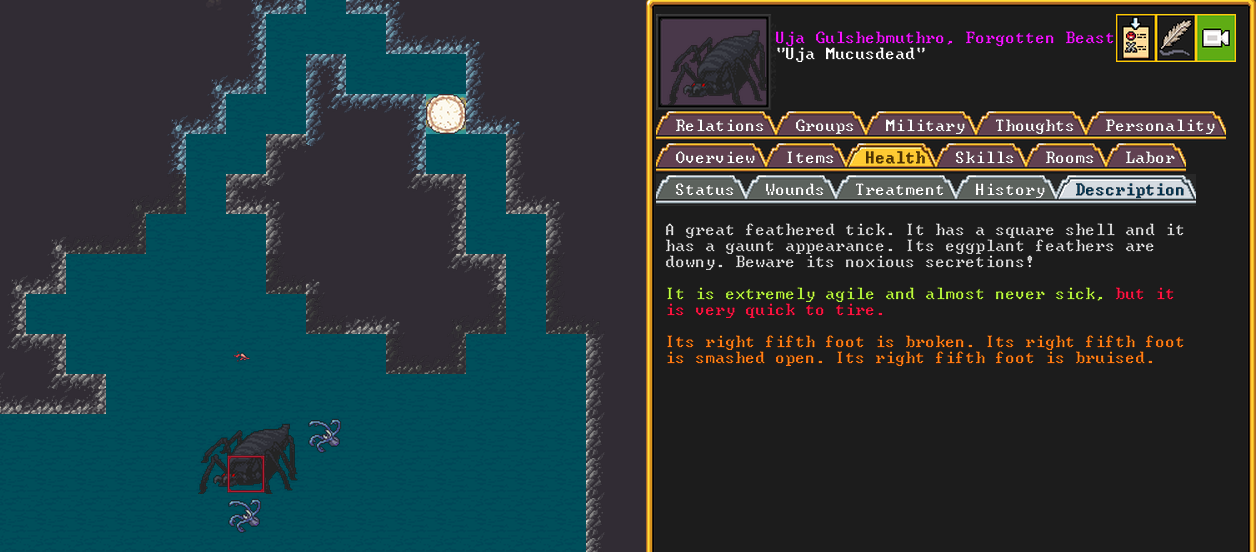Show the History subtab
Viewport: 1256px width, 552px height.
(1009, 189)
